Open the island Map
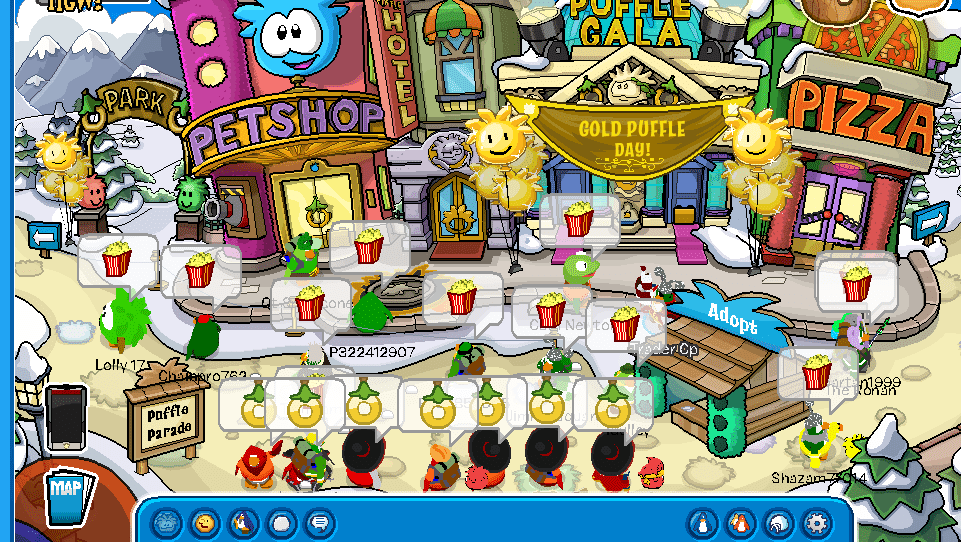Image resolution: width=961 pixels, height=542 pixels. pos(68,491)
